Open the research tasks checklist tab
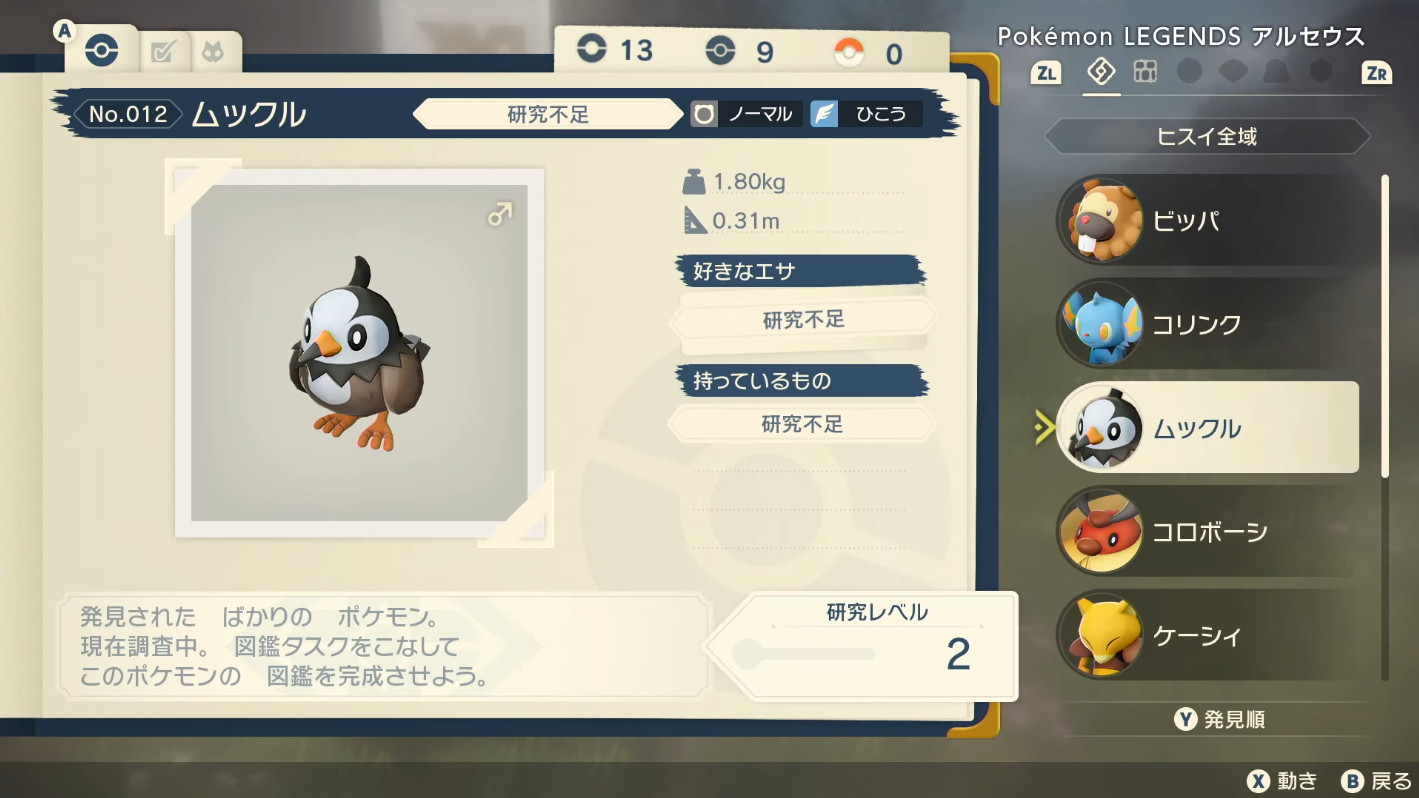This screenshot has width=1419, height=798. click(x=161, y=53)
